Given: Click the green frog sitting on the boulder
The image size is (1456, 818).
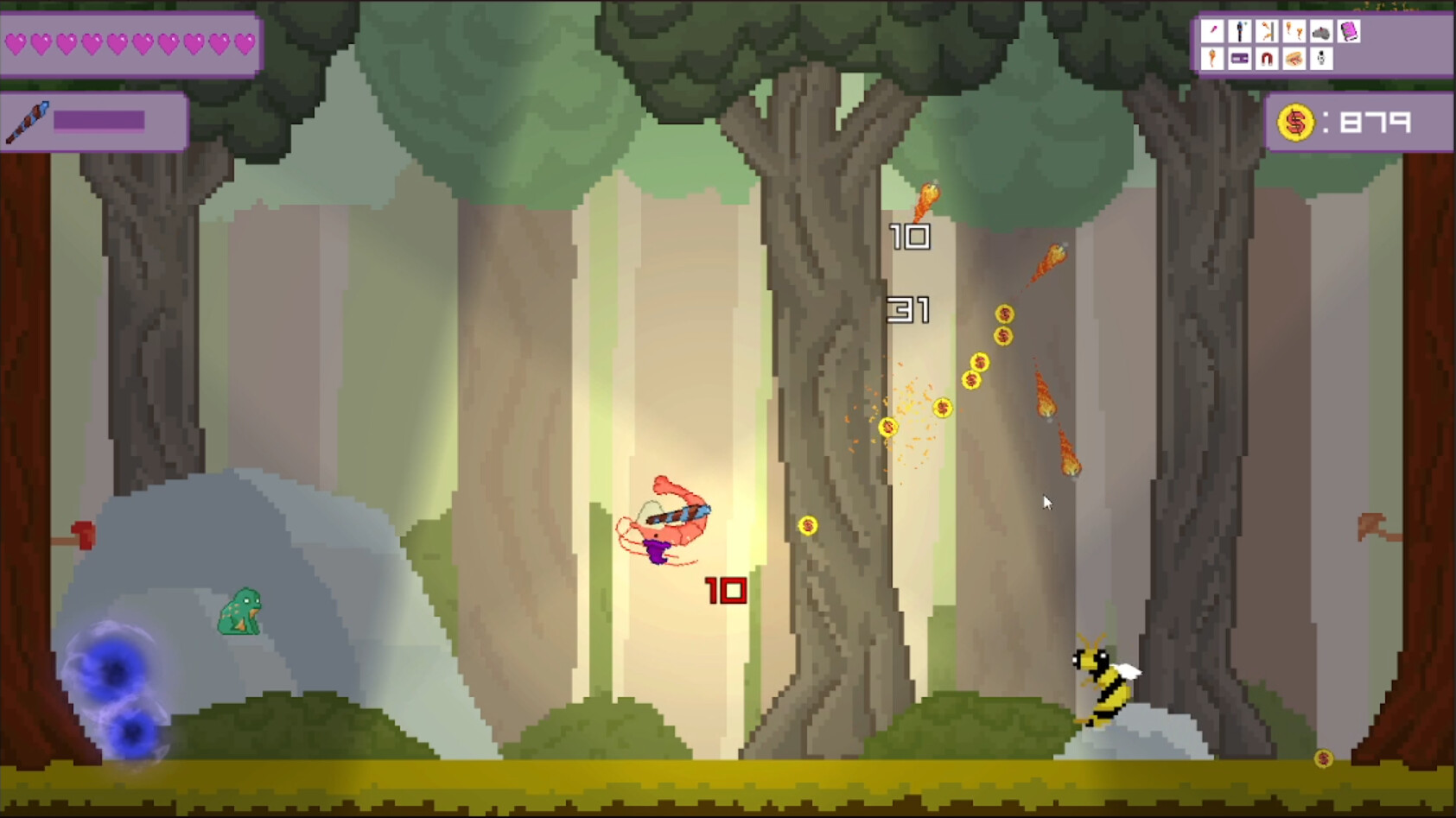Looking at the screenshot, I should pos(240,610).
